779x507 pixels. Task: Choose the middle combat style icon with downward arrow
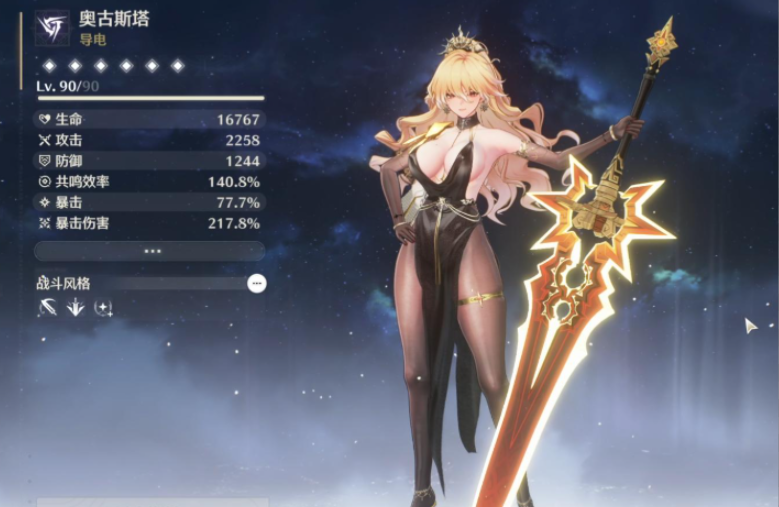click(75, 308)
